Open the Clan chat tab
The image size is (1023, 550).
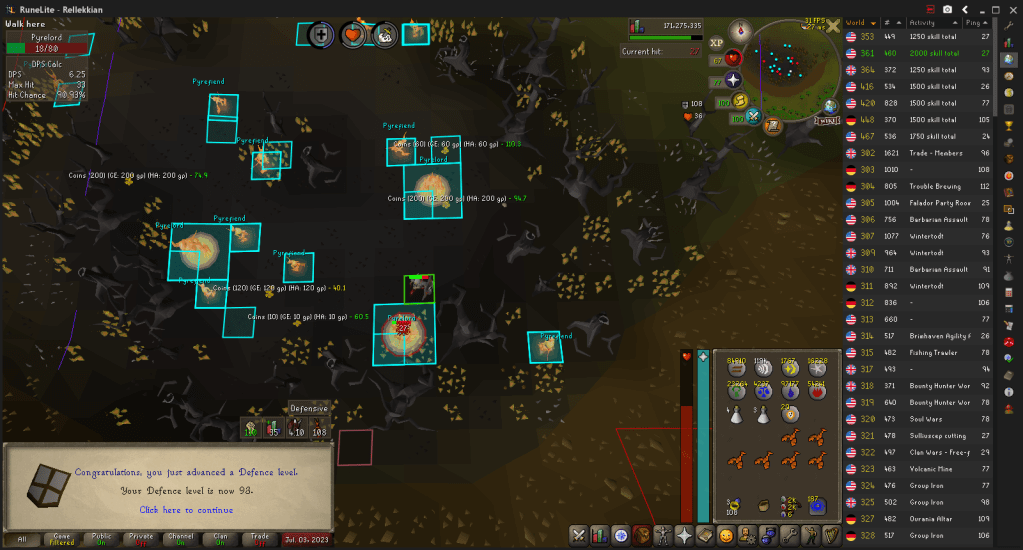221,538
